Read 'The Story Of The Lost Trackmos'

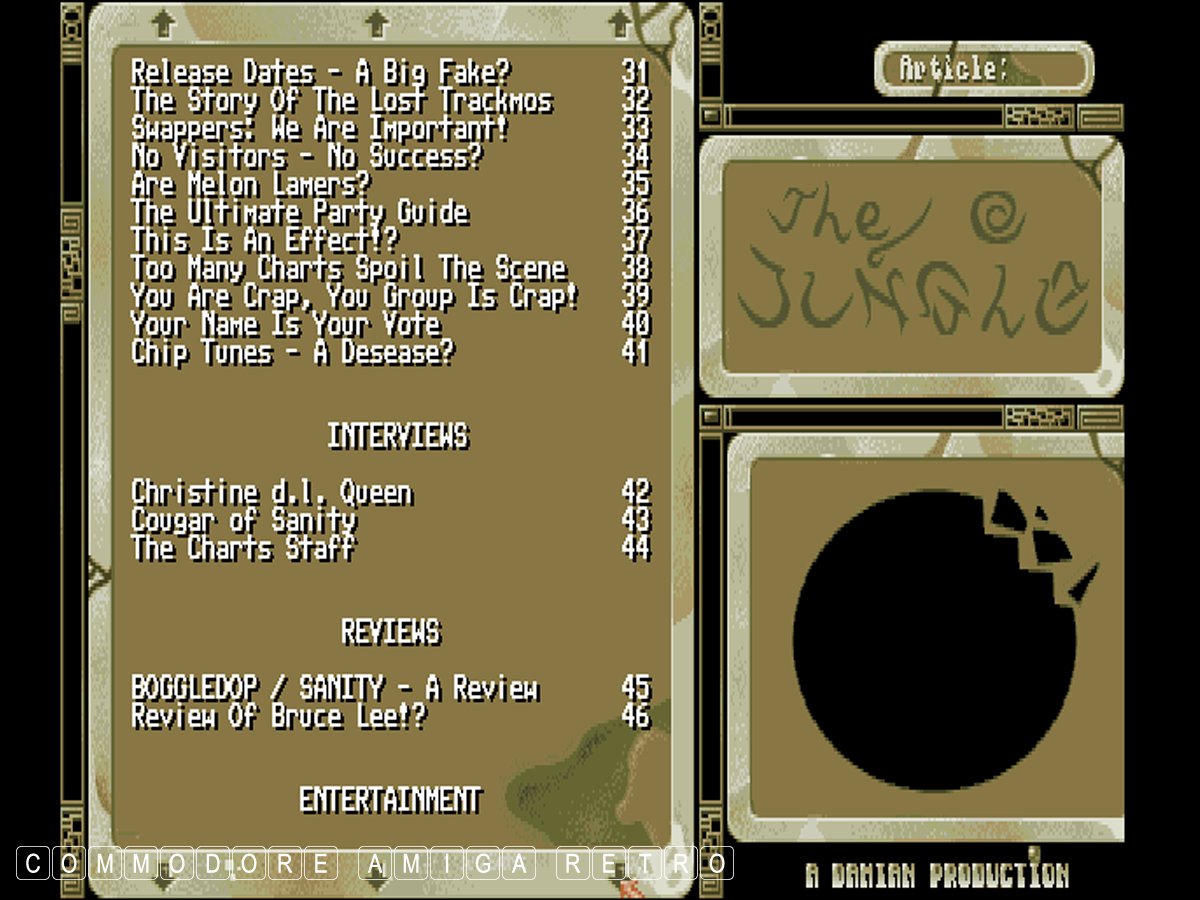point(341,100)
